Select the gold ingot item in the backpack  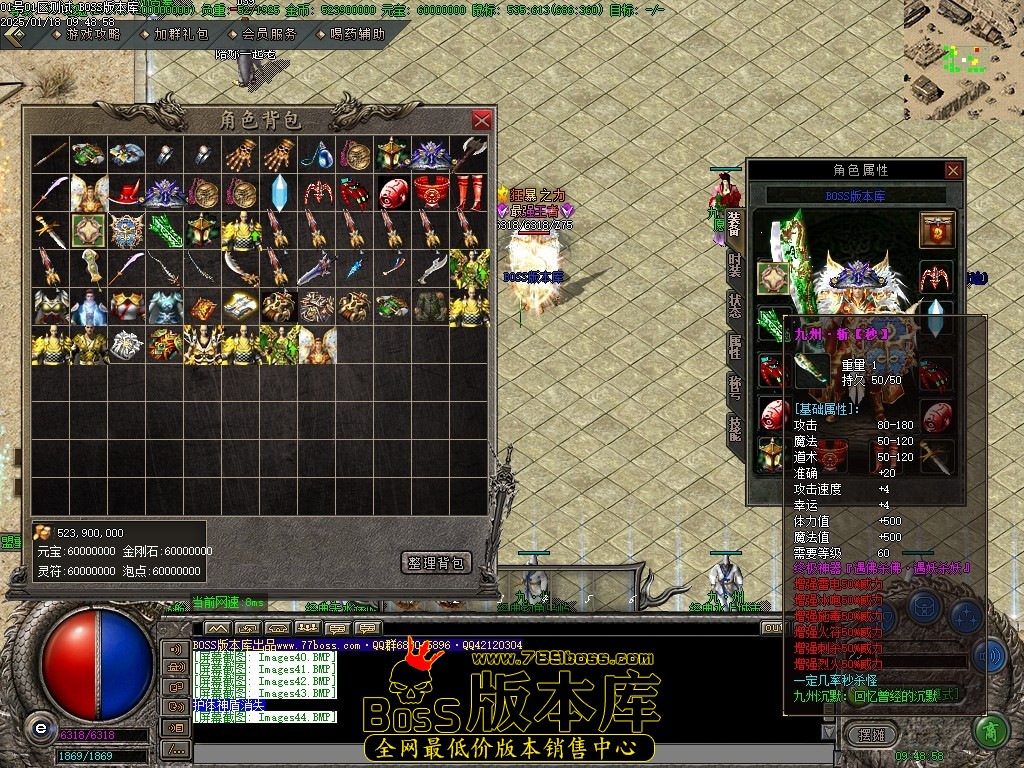click(241, 305)
